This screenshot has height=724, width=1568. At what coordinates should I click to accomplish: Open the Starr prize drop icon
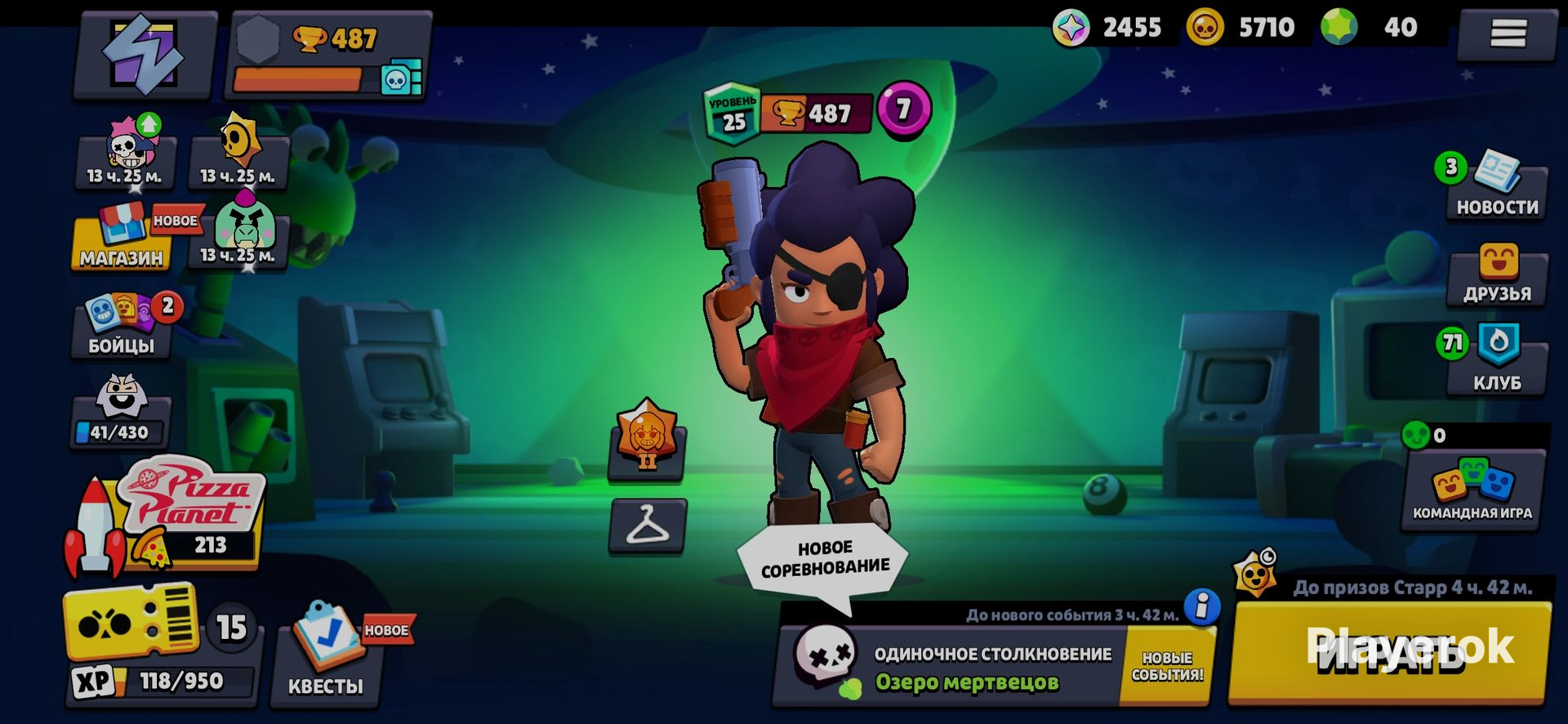click(1255, 573)
